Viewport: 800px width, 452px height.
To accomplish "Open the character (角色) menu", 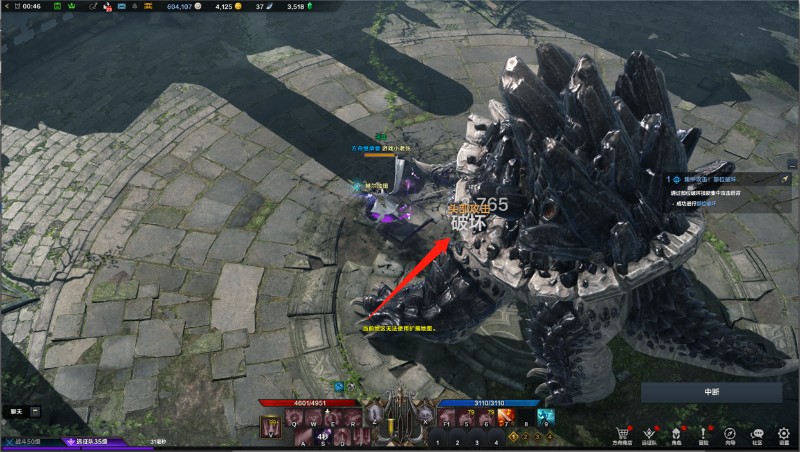I will (x=676, y=434).
